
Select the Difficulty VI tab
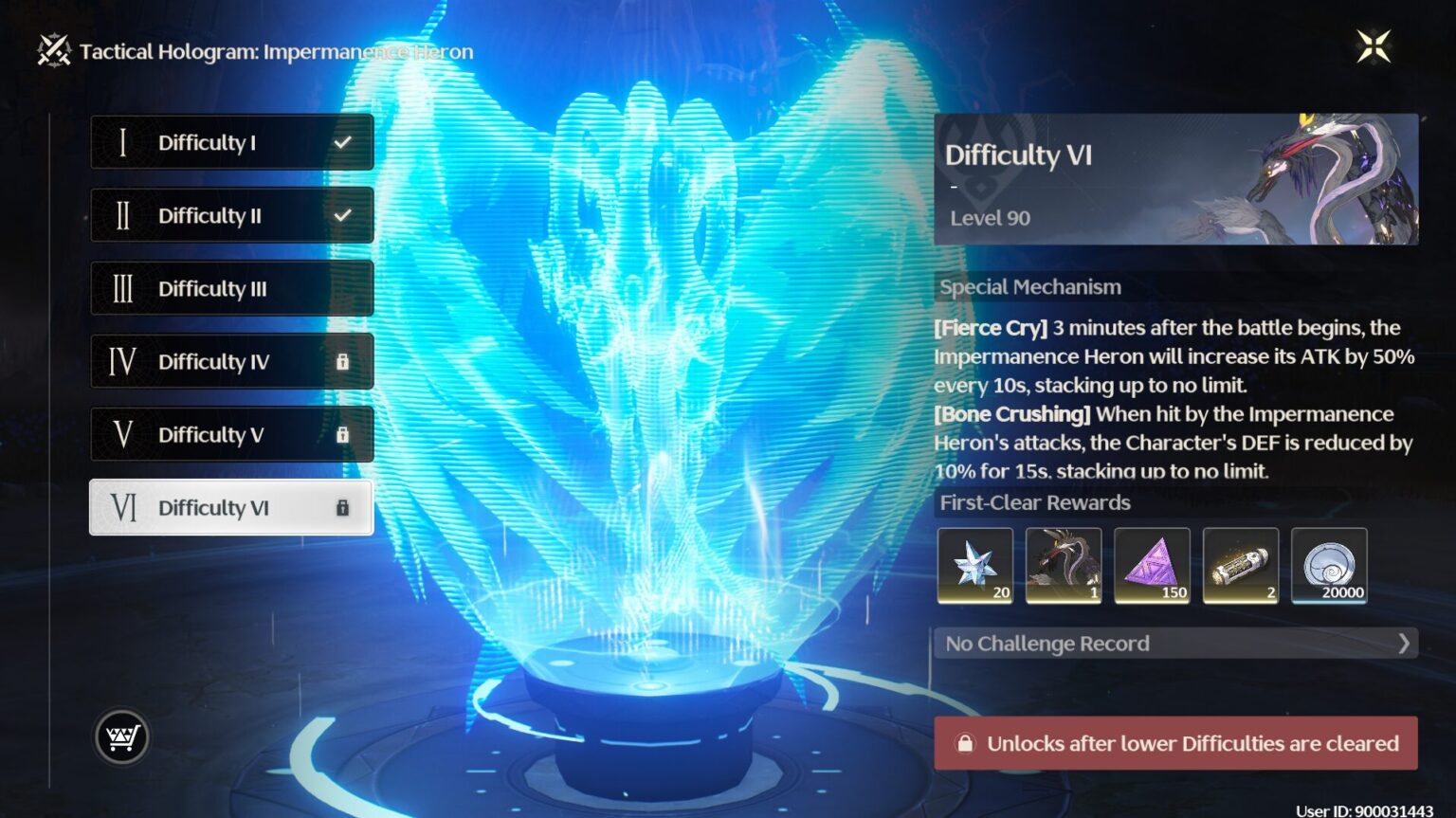click(x=231, y=508)
